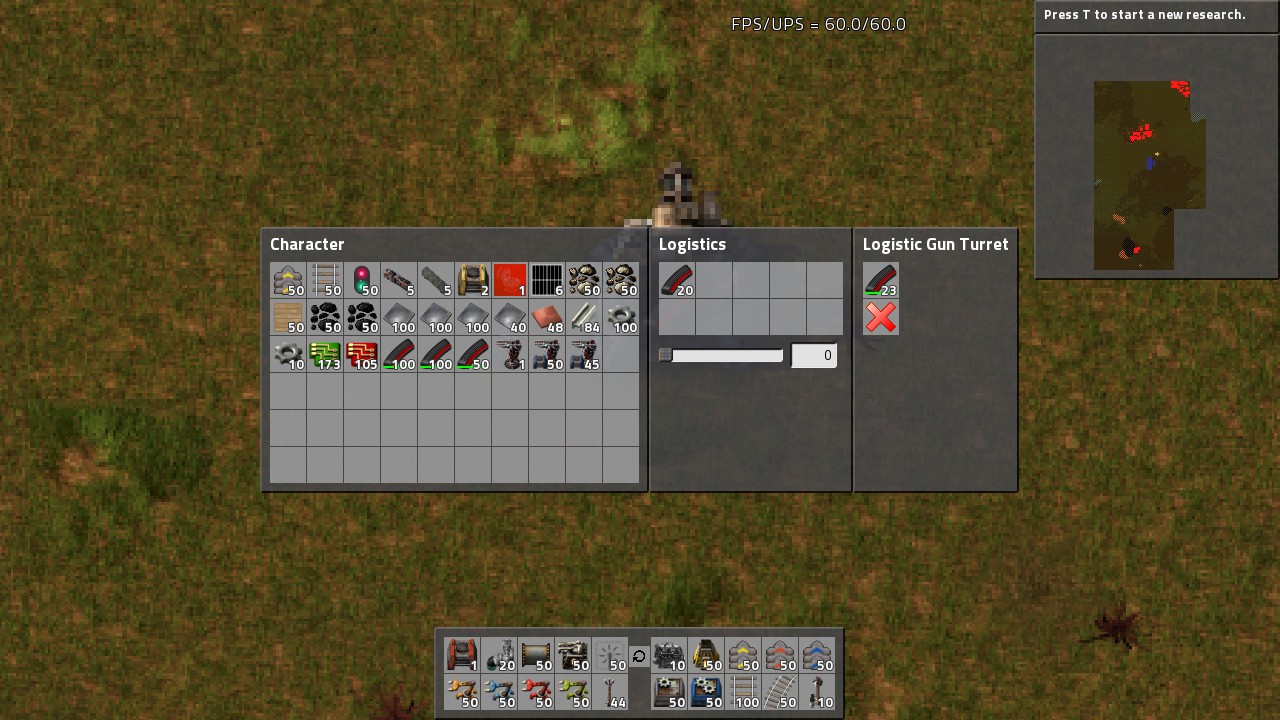Select the turret's loaded ammo magazine slot
The width and height of the screenshot is (1280, 720).
click(x=881, y=280)
